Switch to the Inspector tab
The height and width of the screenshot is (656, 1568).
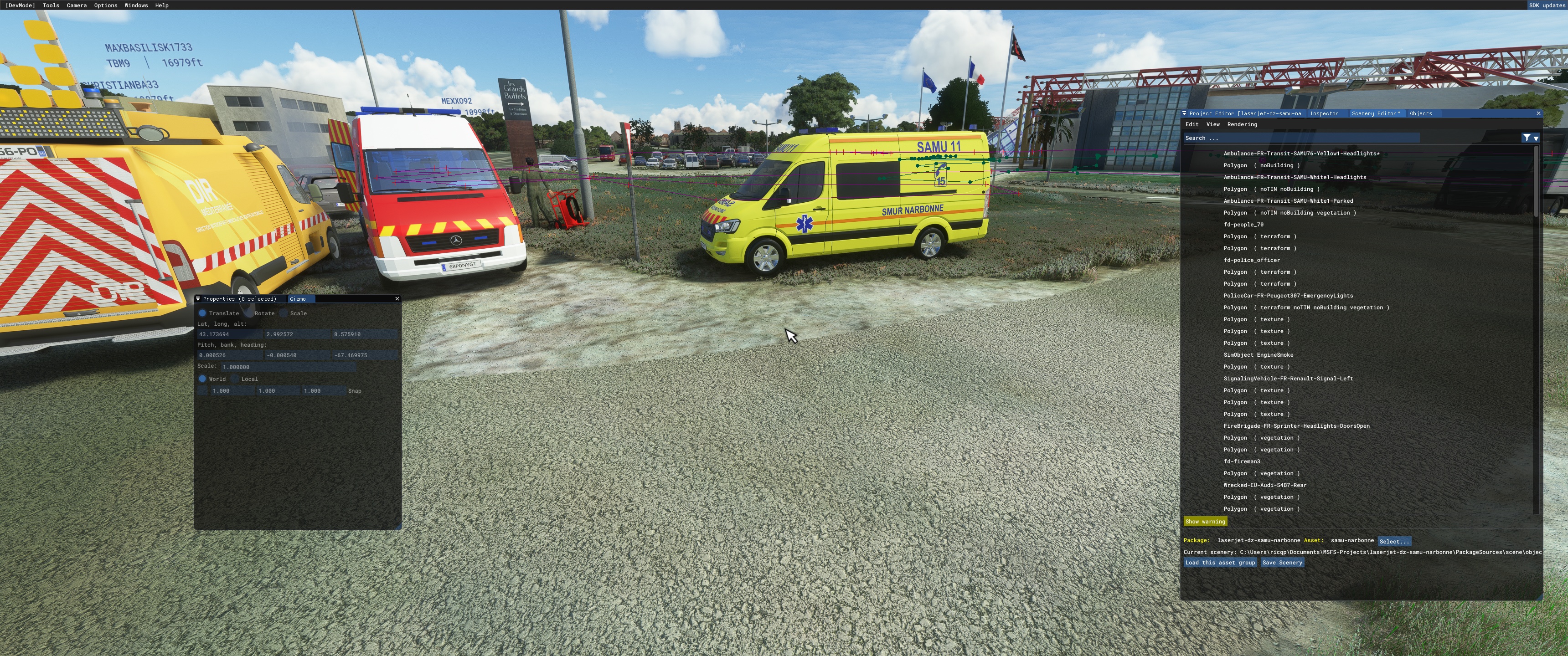point(1323,114)
